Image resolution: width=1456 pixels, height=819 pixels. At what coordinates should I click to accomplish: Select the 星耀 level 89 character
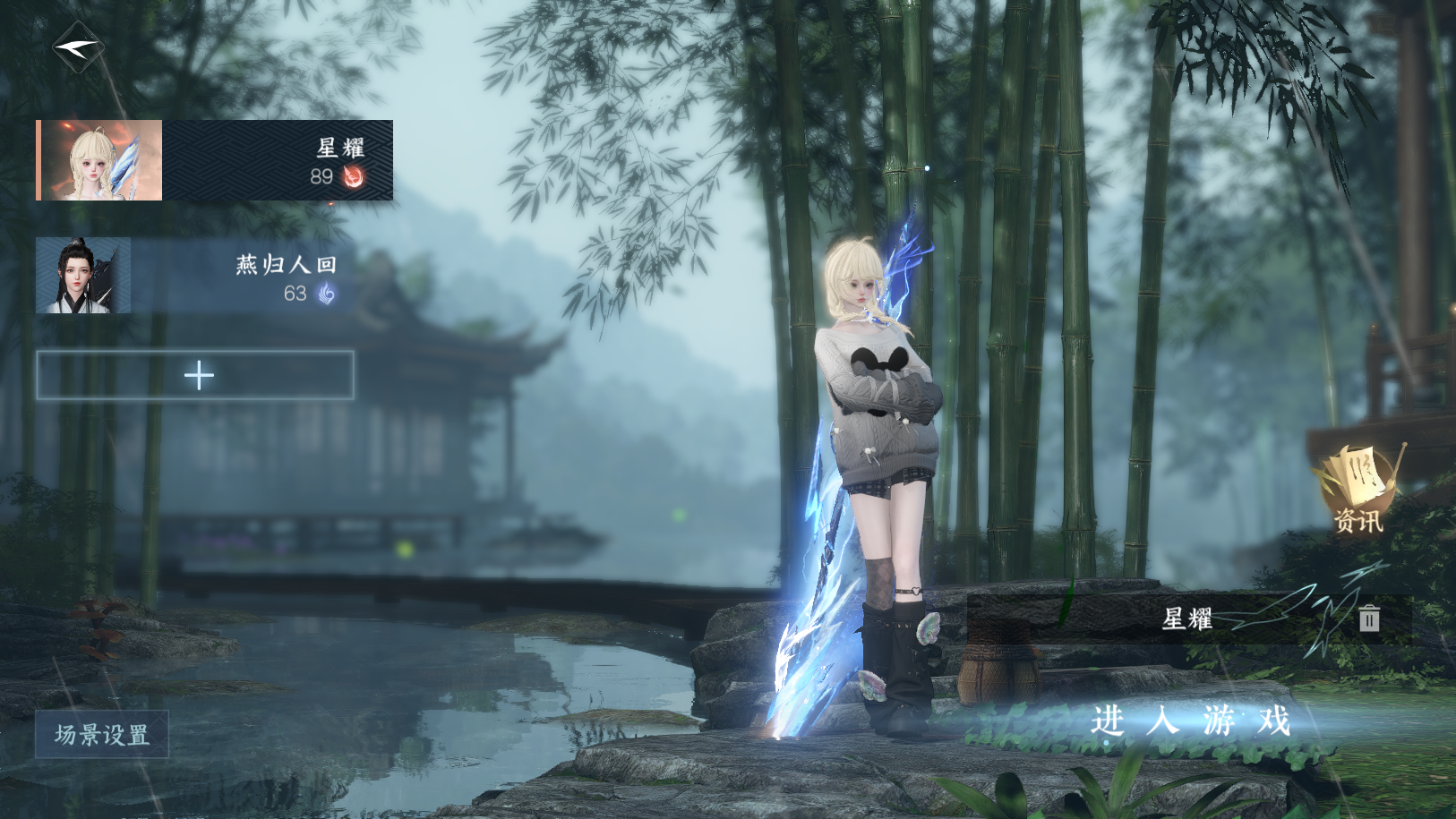(214, 160)
